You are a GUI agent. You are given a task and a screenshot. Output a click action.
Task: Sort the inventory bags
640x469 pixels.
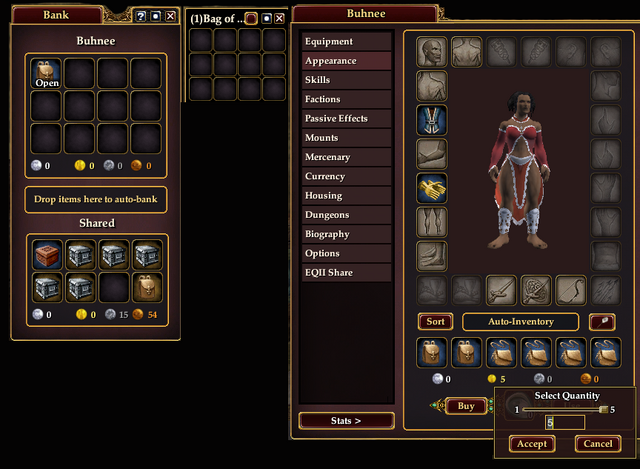point(435,322)
